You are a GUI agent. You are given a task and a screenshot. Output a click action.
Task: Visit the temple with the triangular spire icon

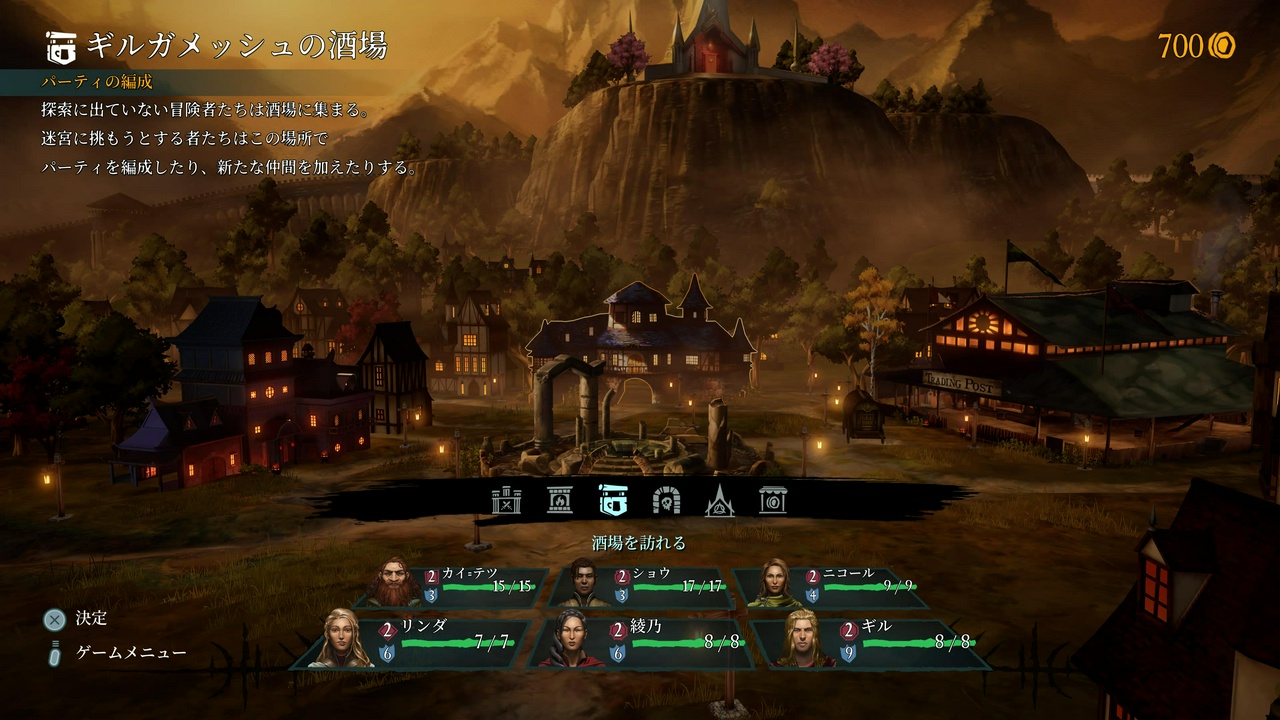(721, 500)
